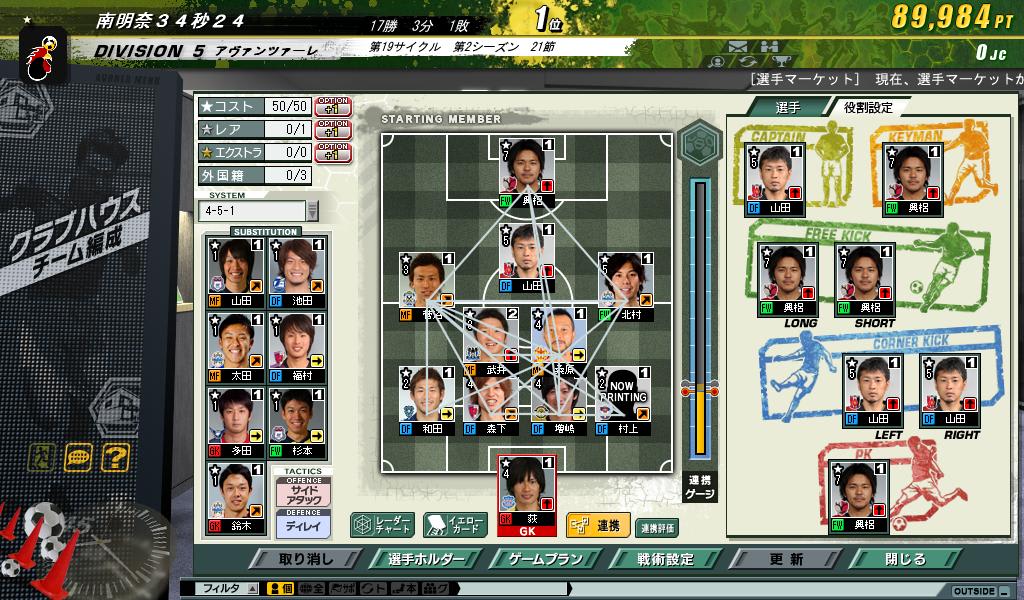
Task: Select goalkeeper 荻 card on pitch
Action: coord(526,492)
